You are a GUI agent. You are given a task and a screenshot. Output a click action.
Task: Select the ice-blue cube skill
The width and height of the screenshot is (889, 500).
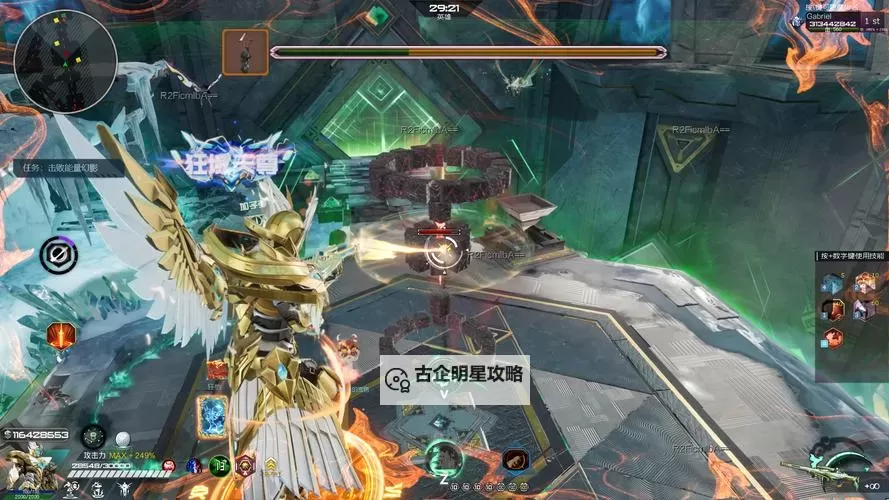pos(832,284)
